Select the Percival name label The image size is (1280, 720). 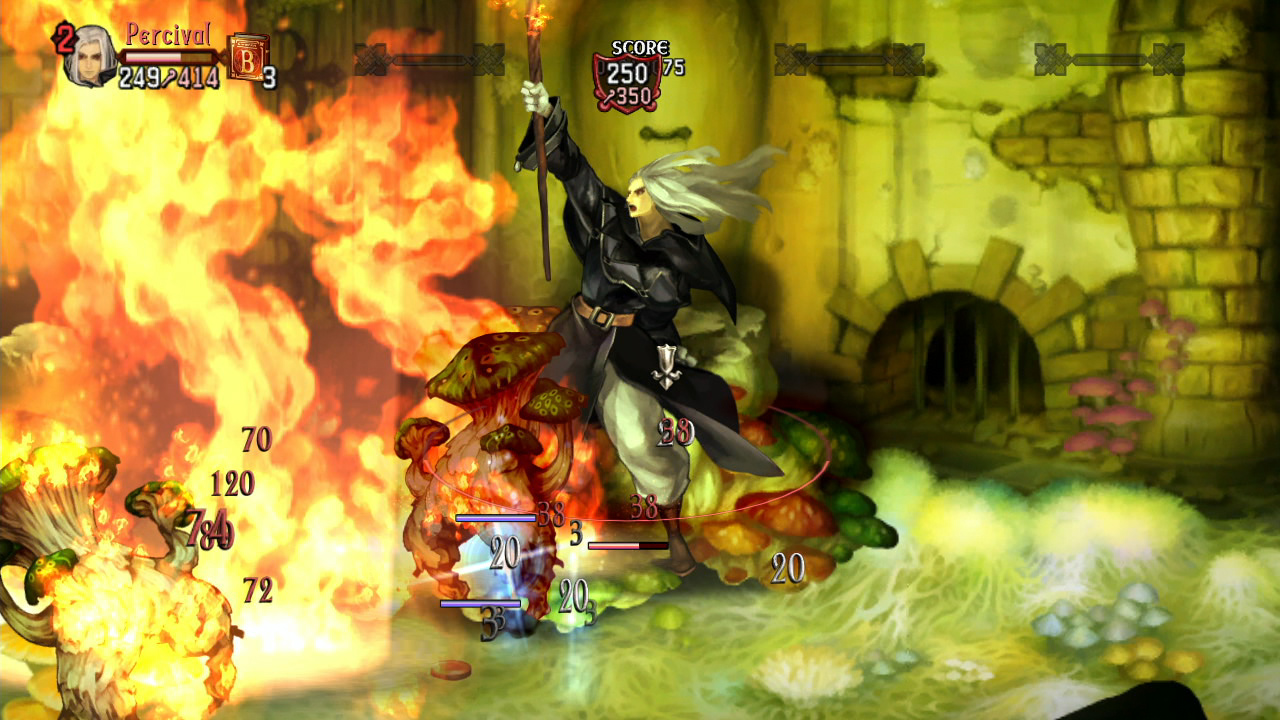pos(168,32)
